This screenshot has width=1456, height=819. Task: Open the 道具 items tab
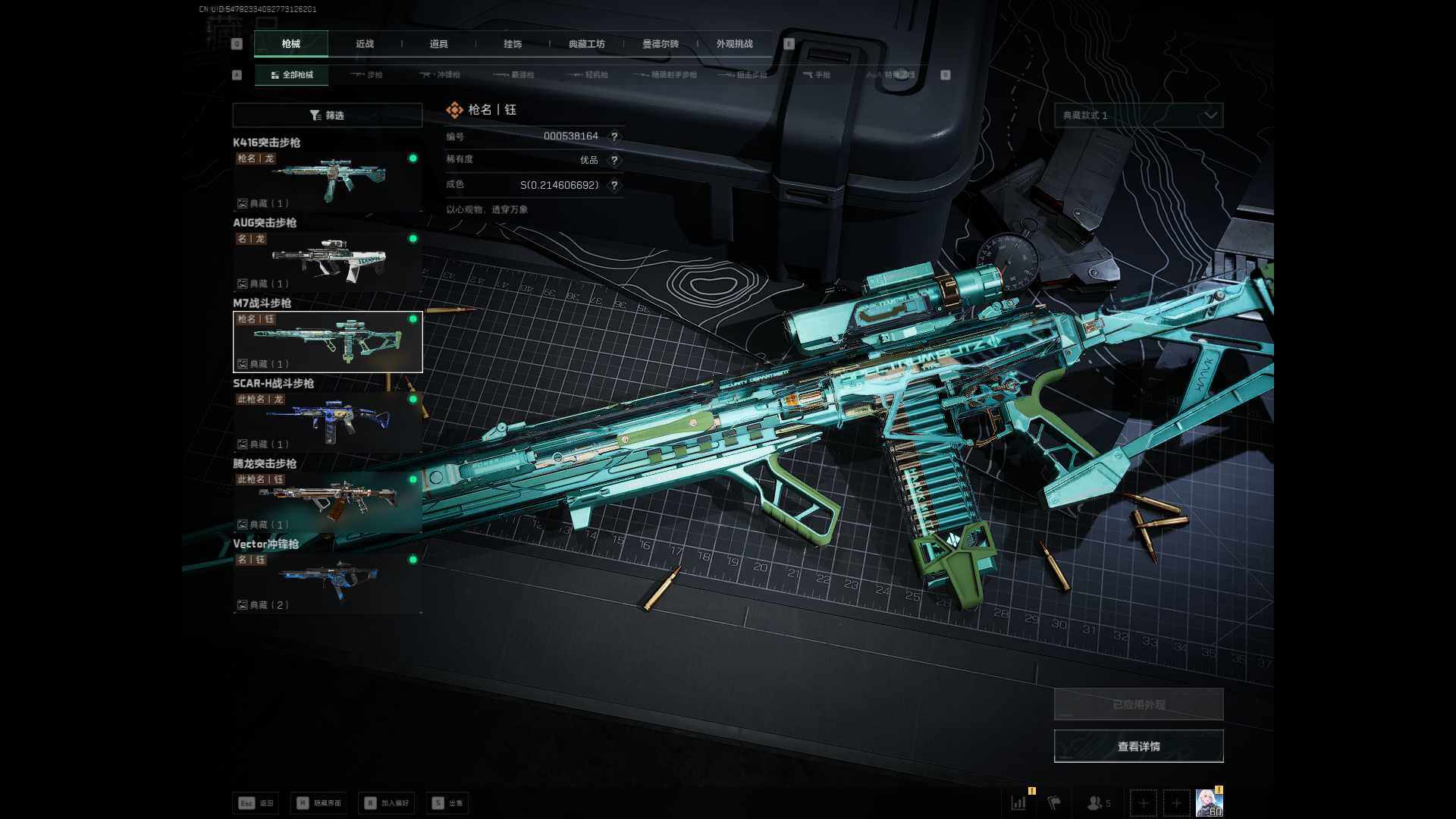tap(438, 44)
